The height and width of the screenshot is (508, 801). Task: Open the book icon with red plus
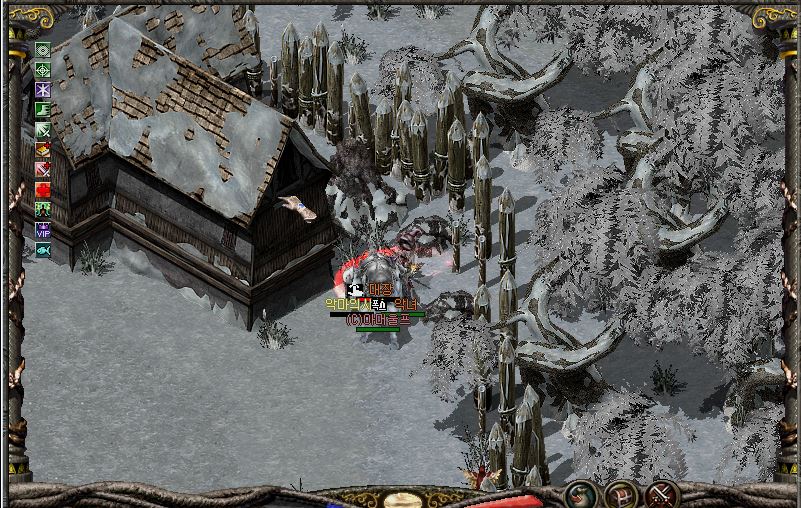coord(43,150)
